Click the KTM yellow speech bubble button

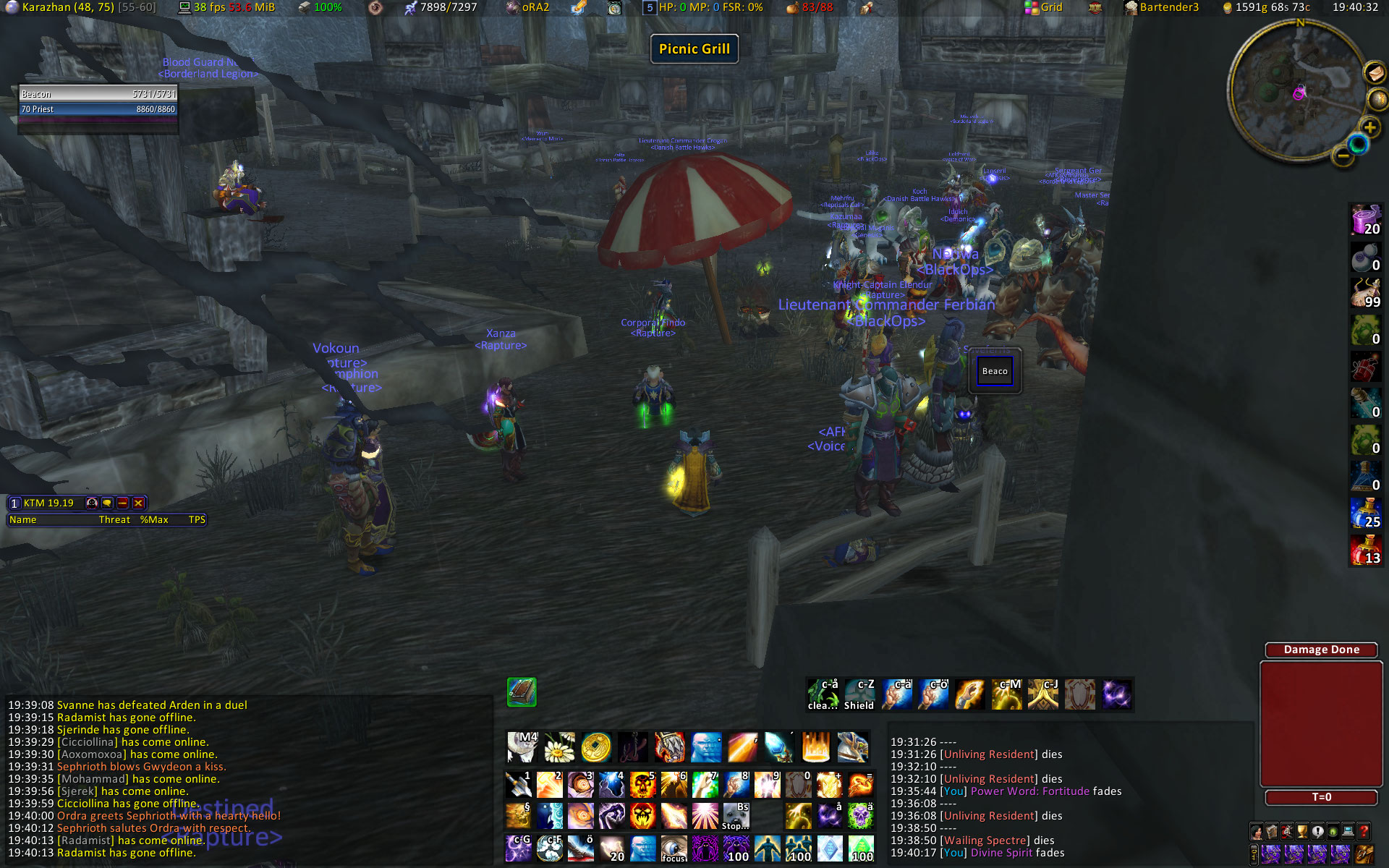coord(107,503)
